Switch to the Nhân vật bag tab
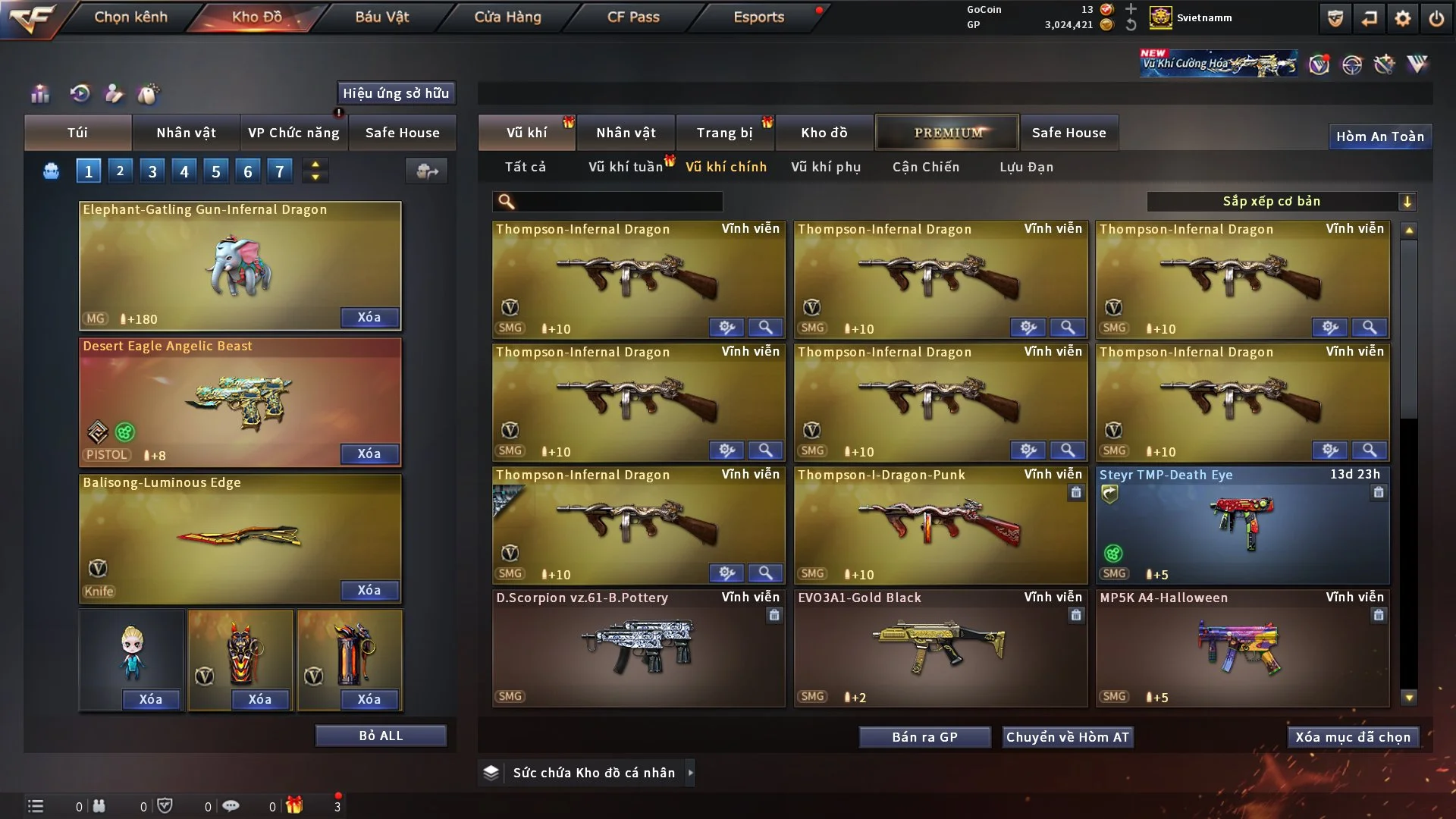This screenshot has width=1456, height=819. click(186, 133)
